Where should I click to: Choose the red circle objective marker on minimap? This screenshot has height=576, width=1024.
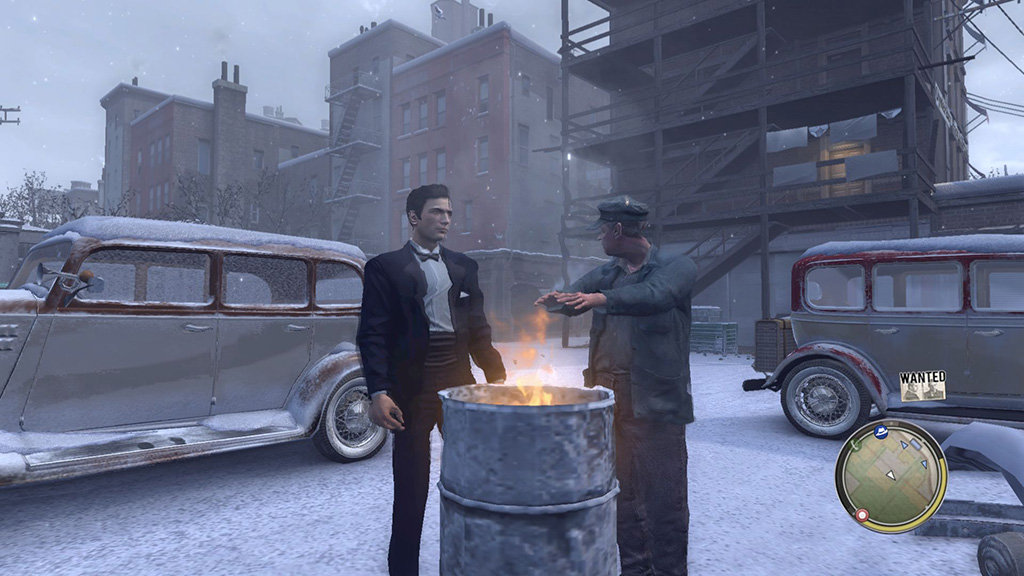[x=861, y=515]
